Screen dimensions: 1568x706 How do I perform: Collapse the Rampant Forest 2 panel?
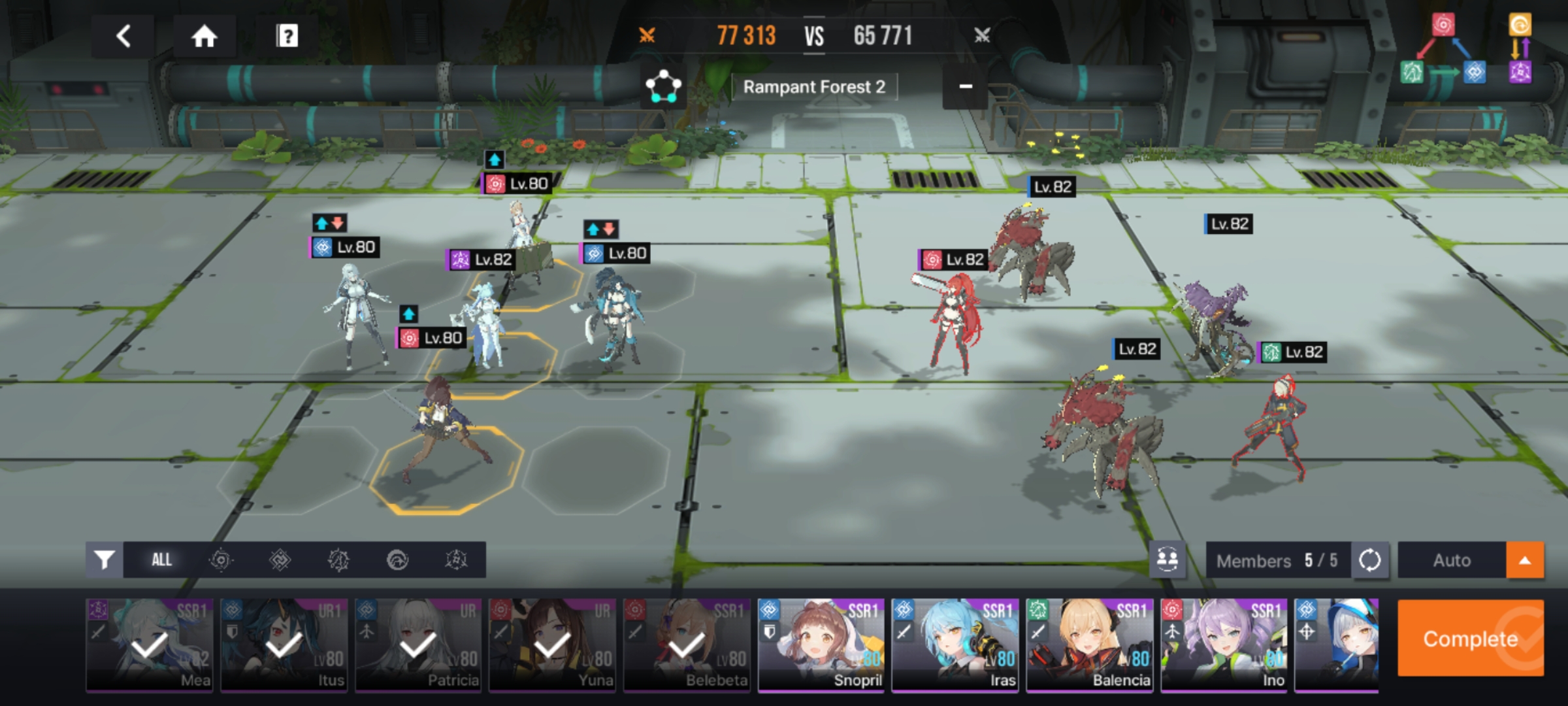click(965, 86)
